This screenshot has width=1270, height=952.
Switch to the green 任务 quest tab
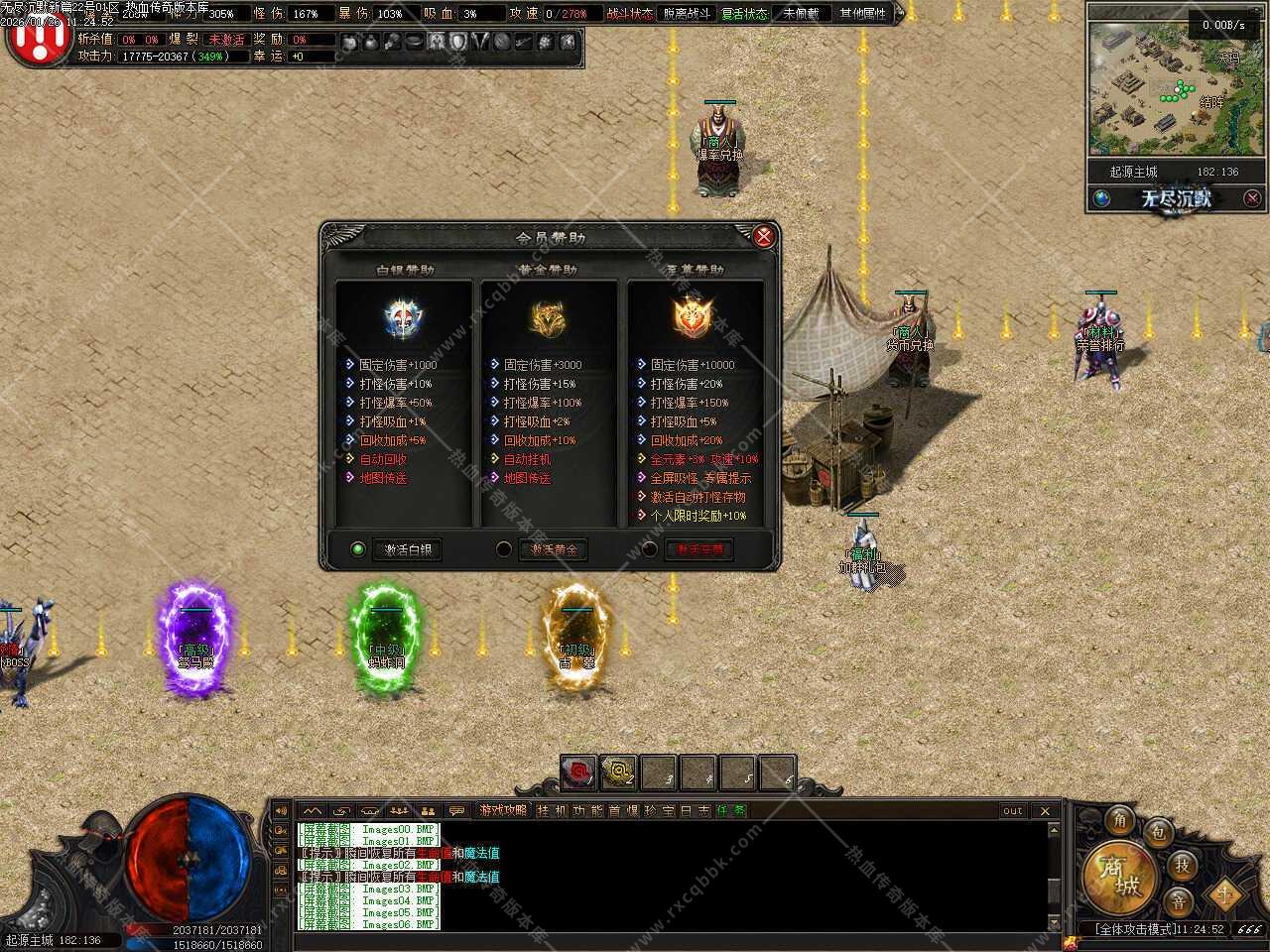point(731,811)
